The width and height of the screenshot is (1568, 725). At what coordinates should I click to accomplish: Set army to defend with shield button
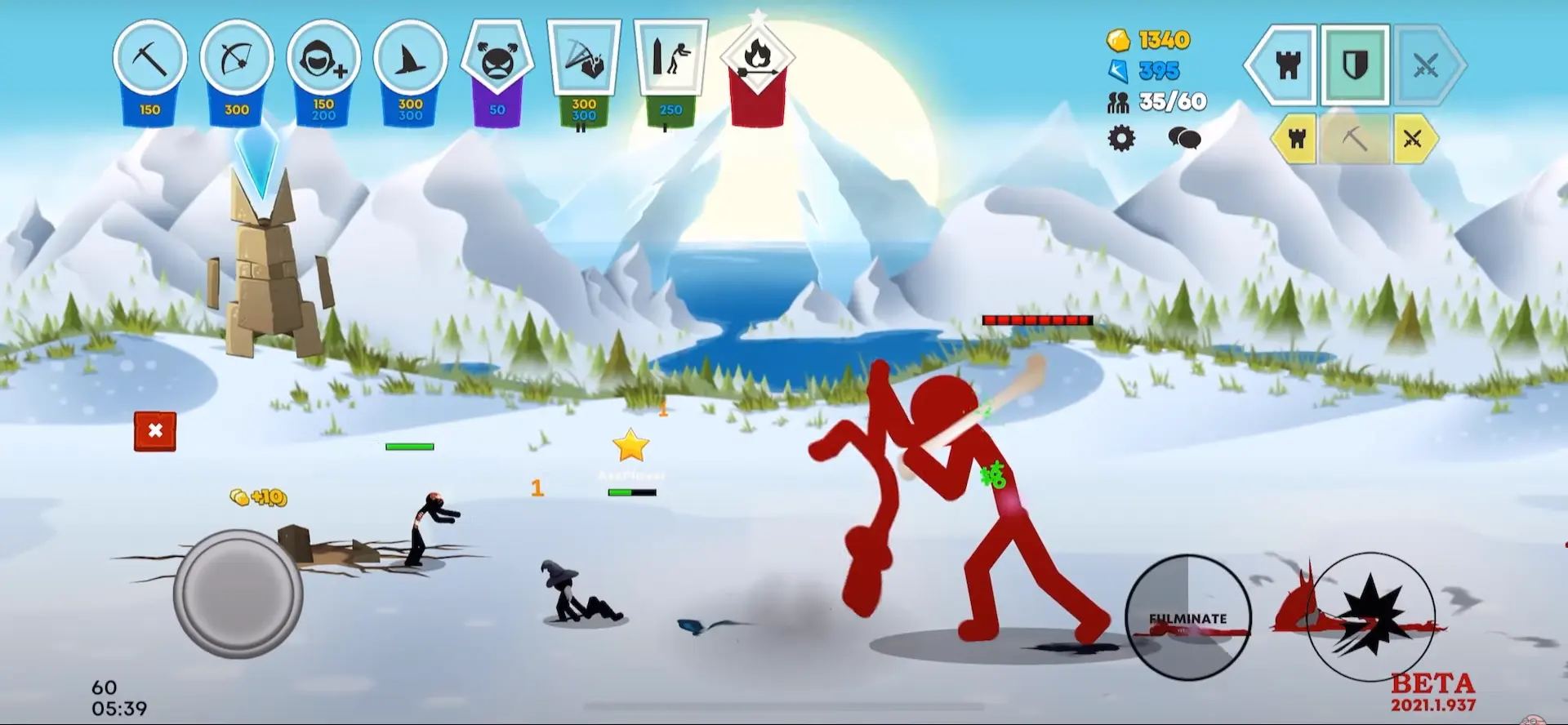[1356, 65]
